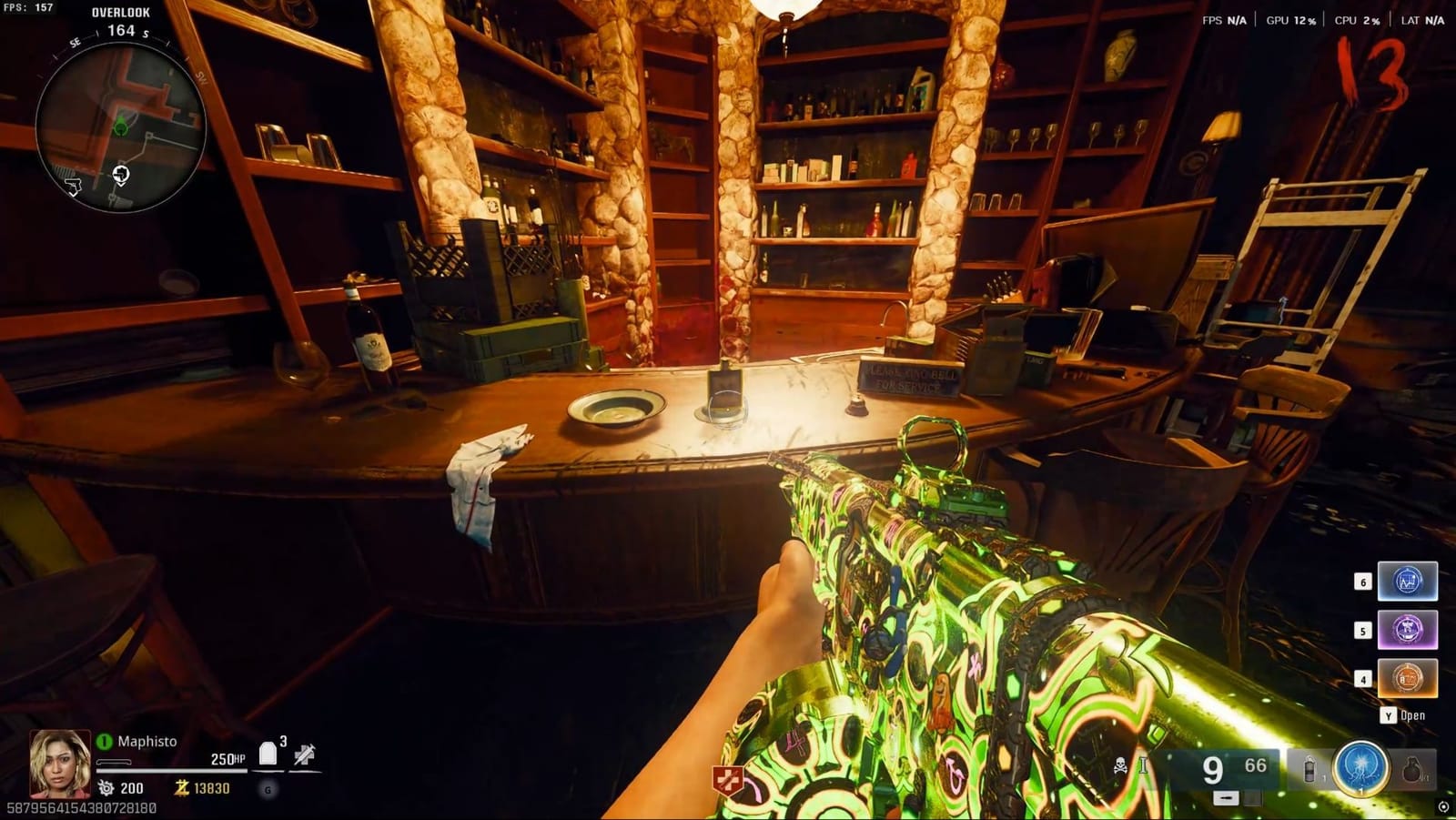Click the armor plate icon showing 3

(268, 752)
